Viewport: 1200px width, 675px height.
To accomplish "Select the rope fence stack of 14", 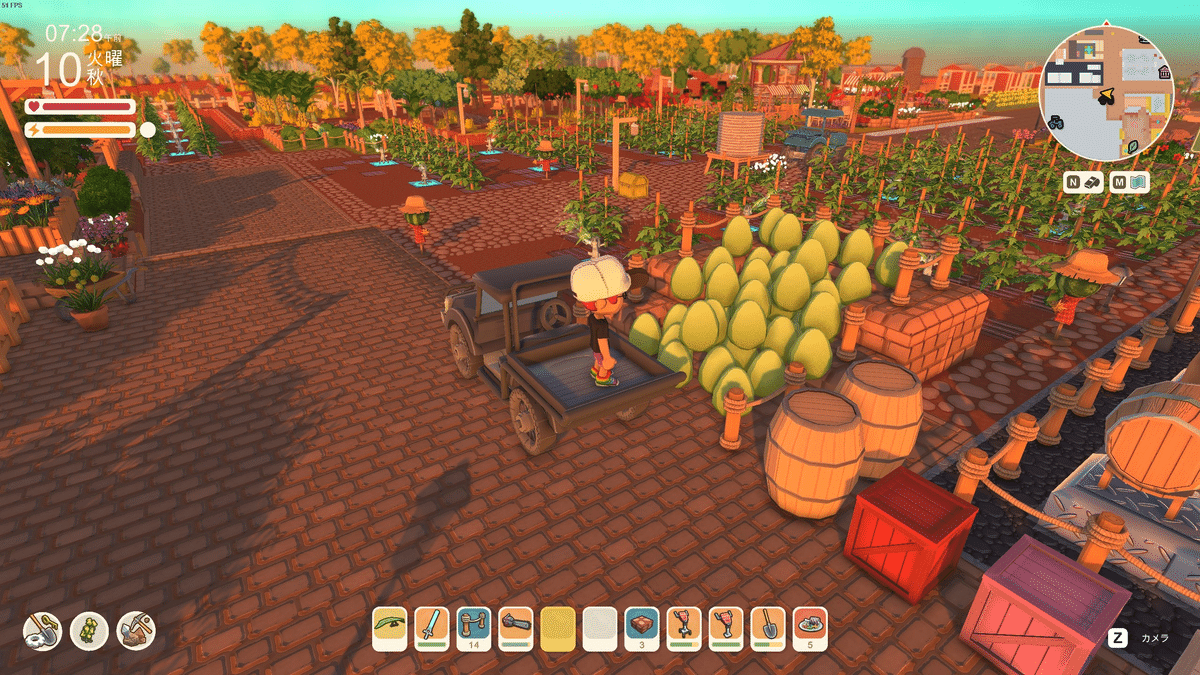I will pos(474,629).
